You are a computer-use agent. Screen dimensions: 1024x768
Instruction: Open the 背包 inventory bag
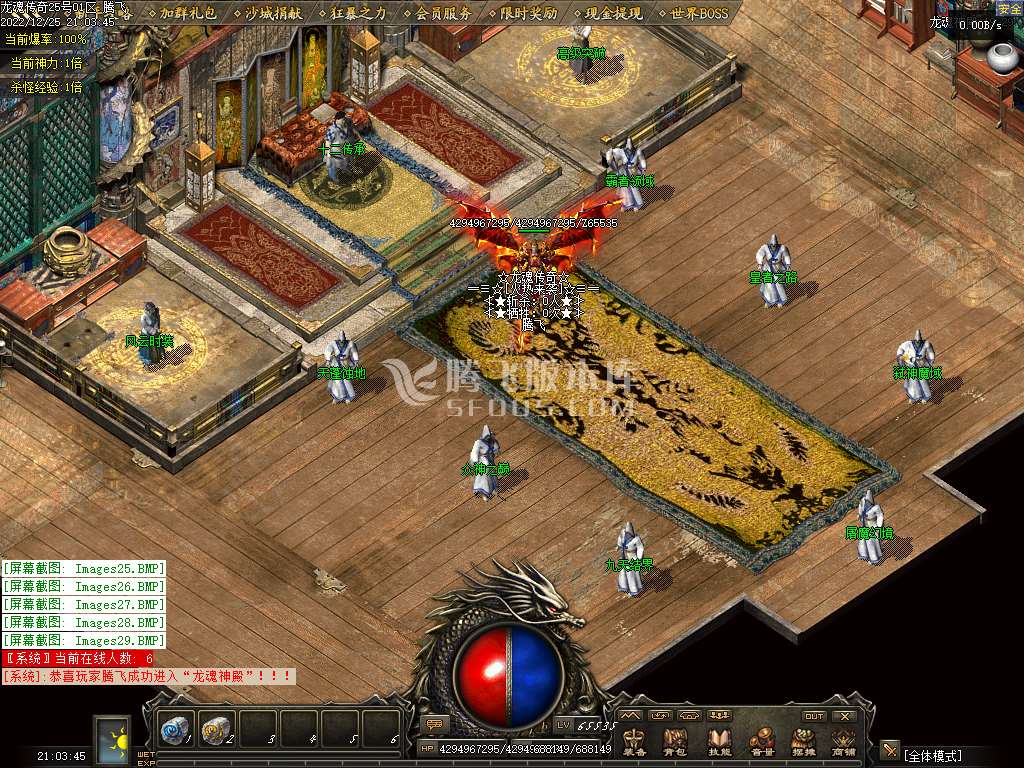pyautogui.click(x=676, y=741)
